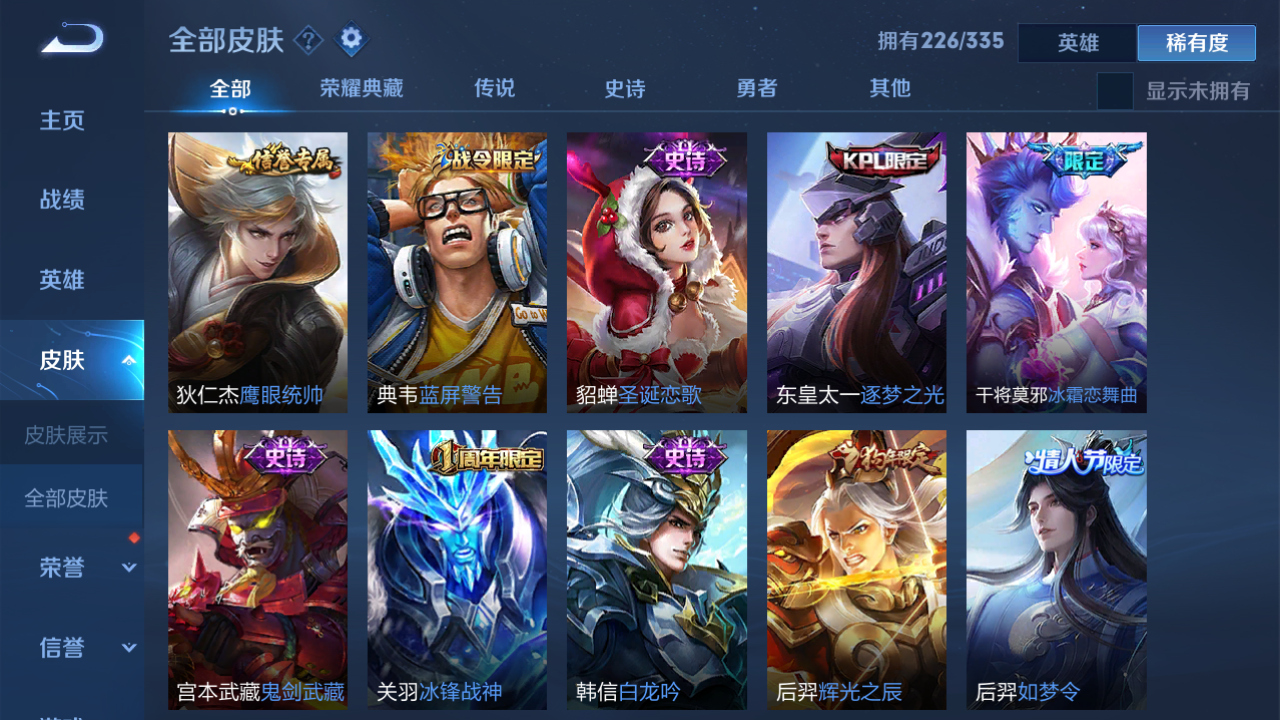Switch to the 荣耀典藏 tab
Viewport: 1280px width, 720px height.
(360, 88)
